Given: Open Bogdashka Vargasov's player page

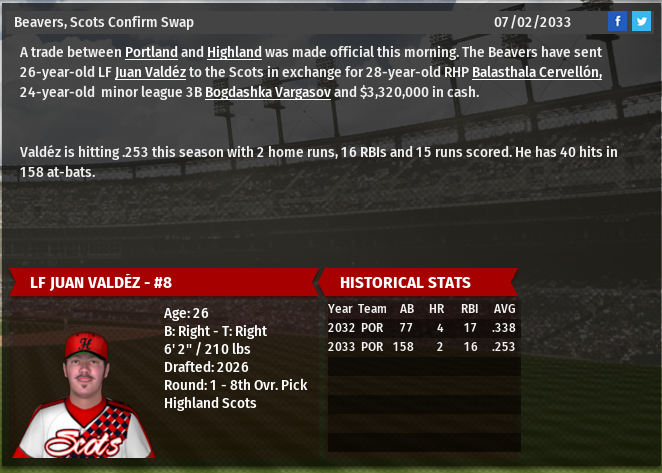Looking at the screenshot, I should 267,92.
